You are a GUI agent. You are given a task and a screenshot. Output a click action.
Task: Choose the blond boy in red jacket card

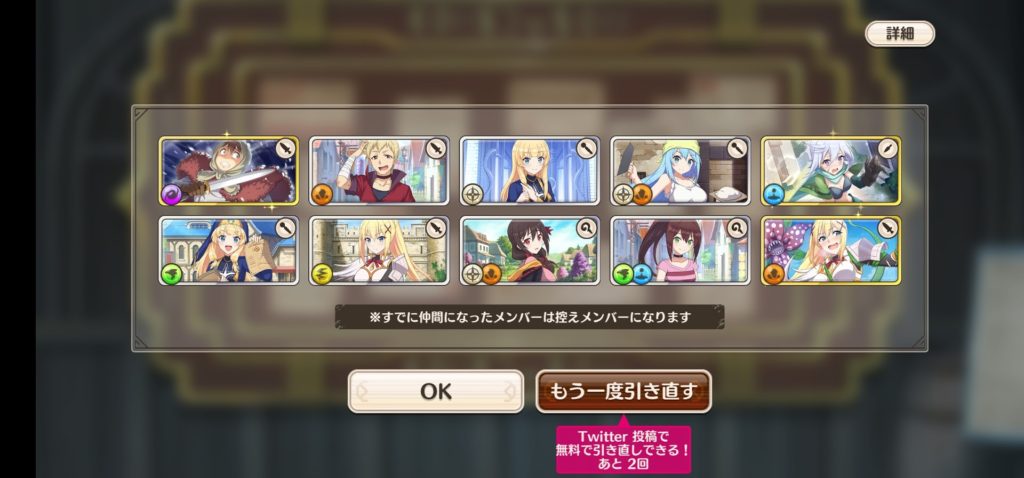pos(379,170)
